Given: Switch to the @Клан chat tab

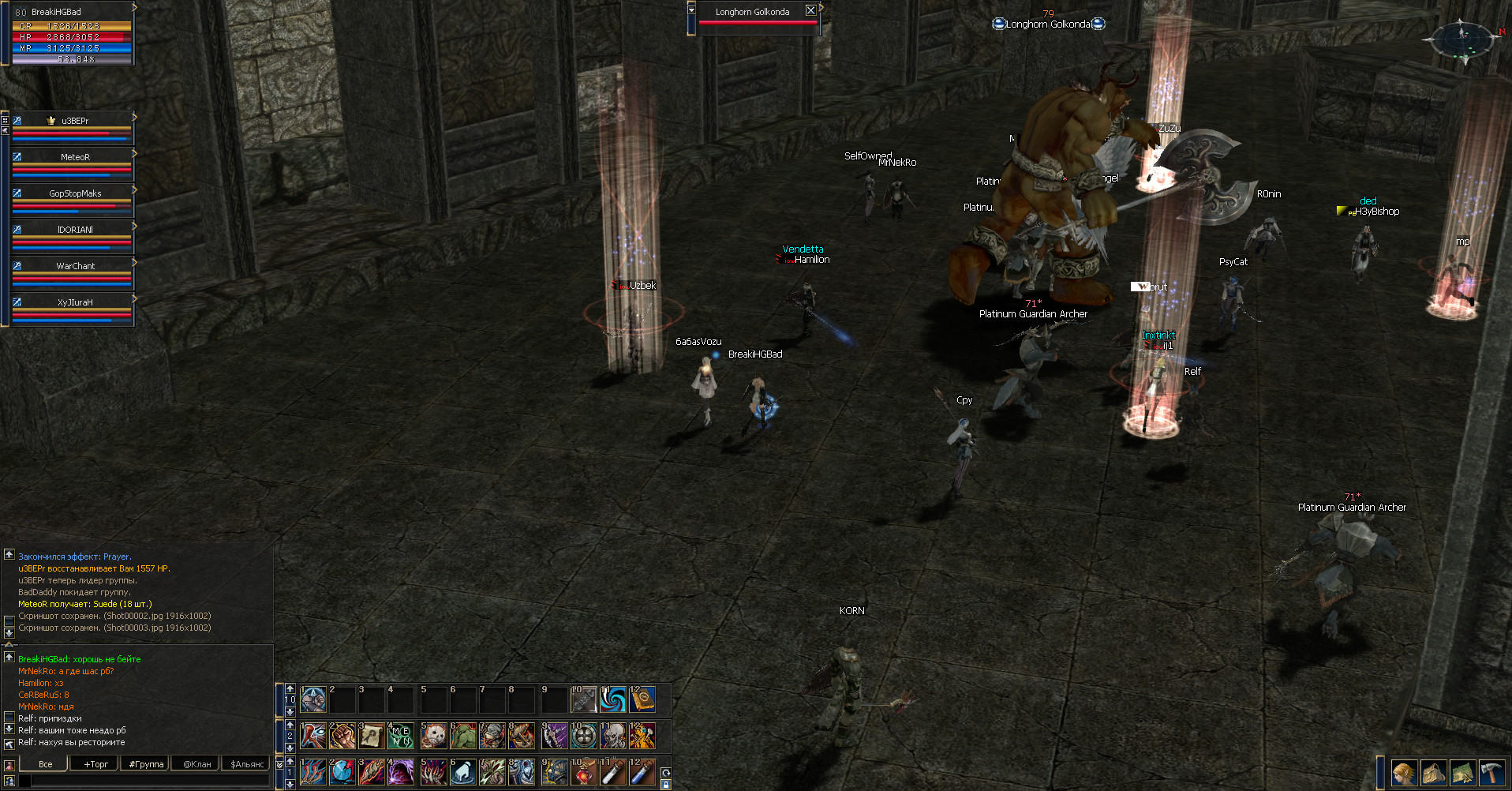Looking at the screenshot, I should pos(196,764).
